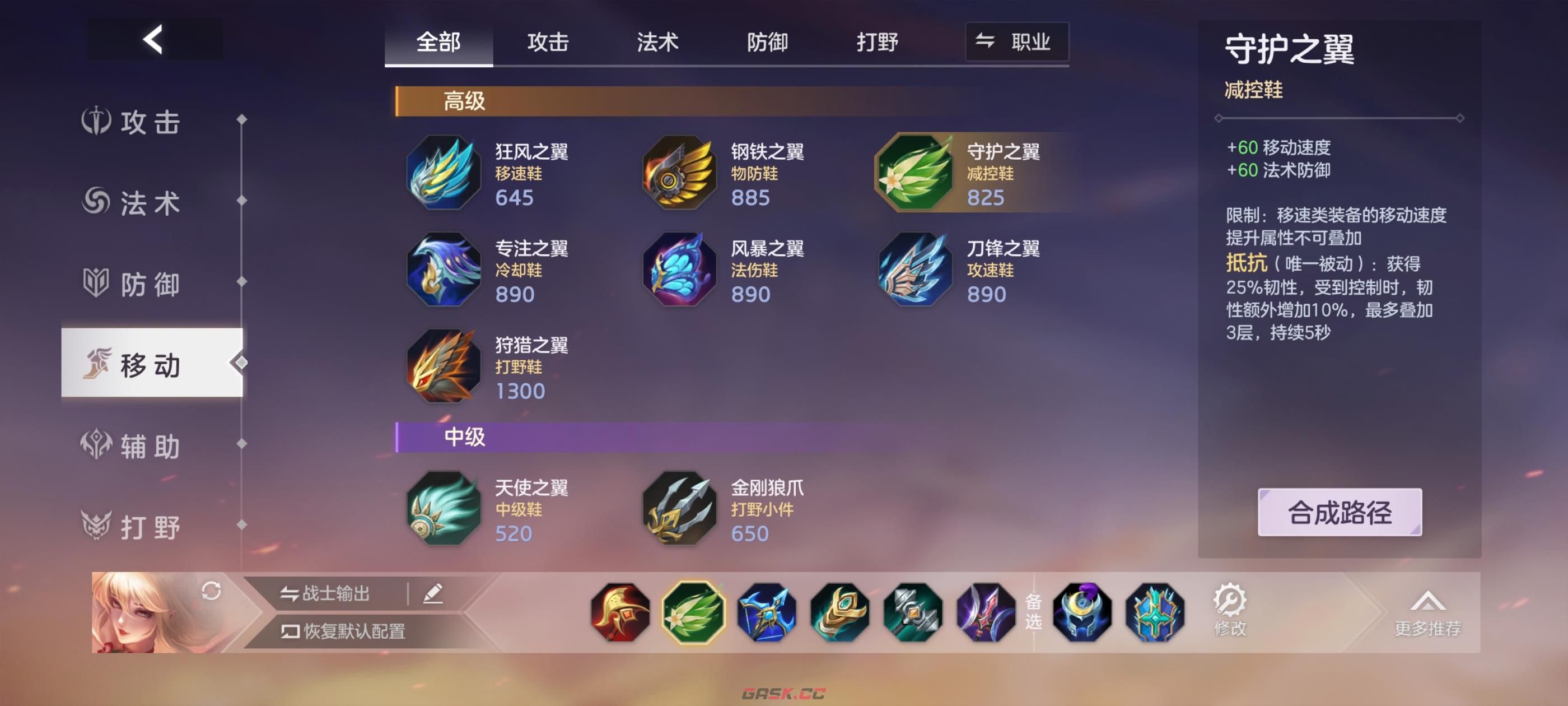The image size is (1568, 706).
Task: Click the 守护之翼 green wing item icon
Action: 913,175
